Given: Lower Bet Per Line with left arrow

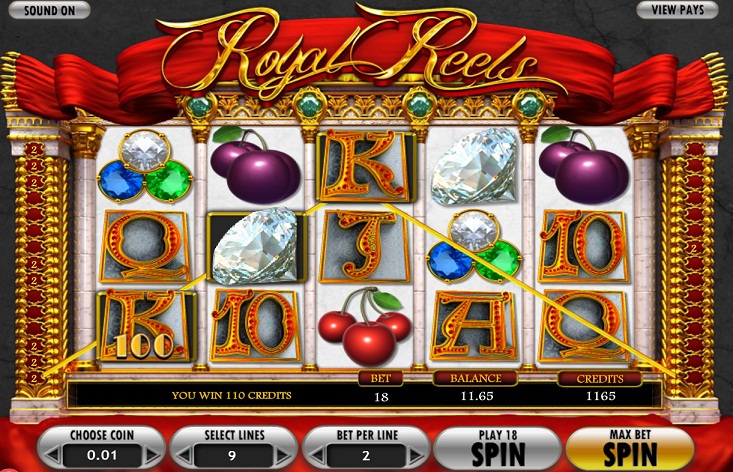Looking at the screenshot, I should click(317, 456).
